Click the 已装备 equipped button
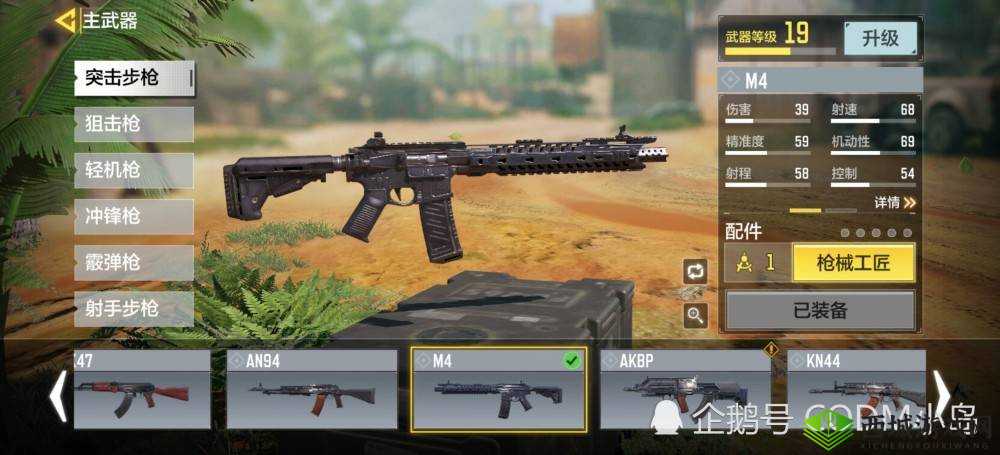The height and width of the screenshot is (455, 1000). tap(819, 311)
